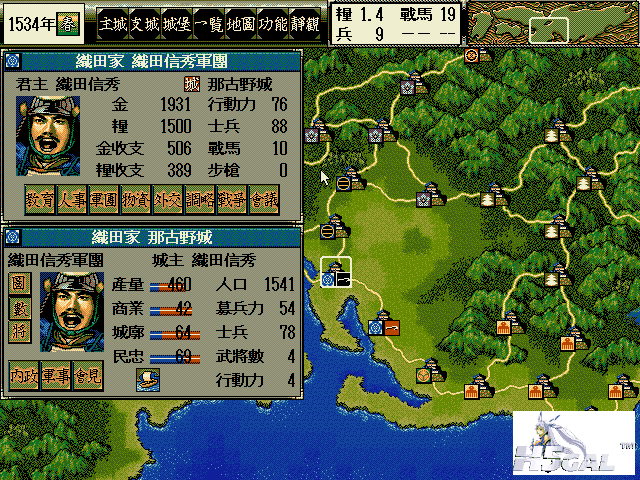640x480 pixels.
Task: Open the 主城 menu in top bar
Action: (x=113, y=20)
